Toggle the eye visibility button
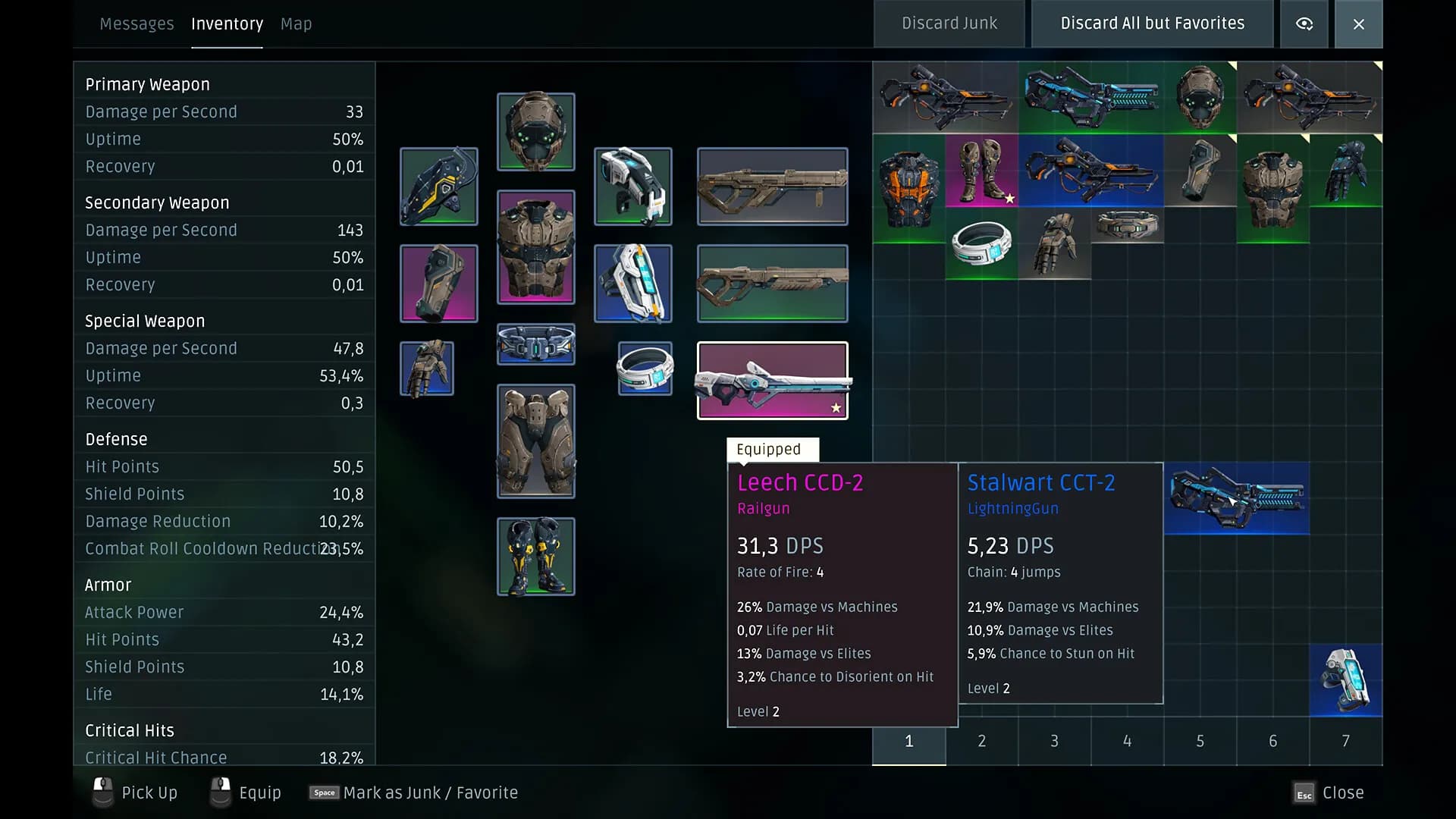 coord(1304,24)
